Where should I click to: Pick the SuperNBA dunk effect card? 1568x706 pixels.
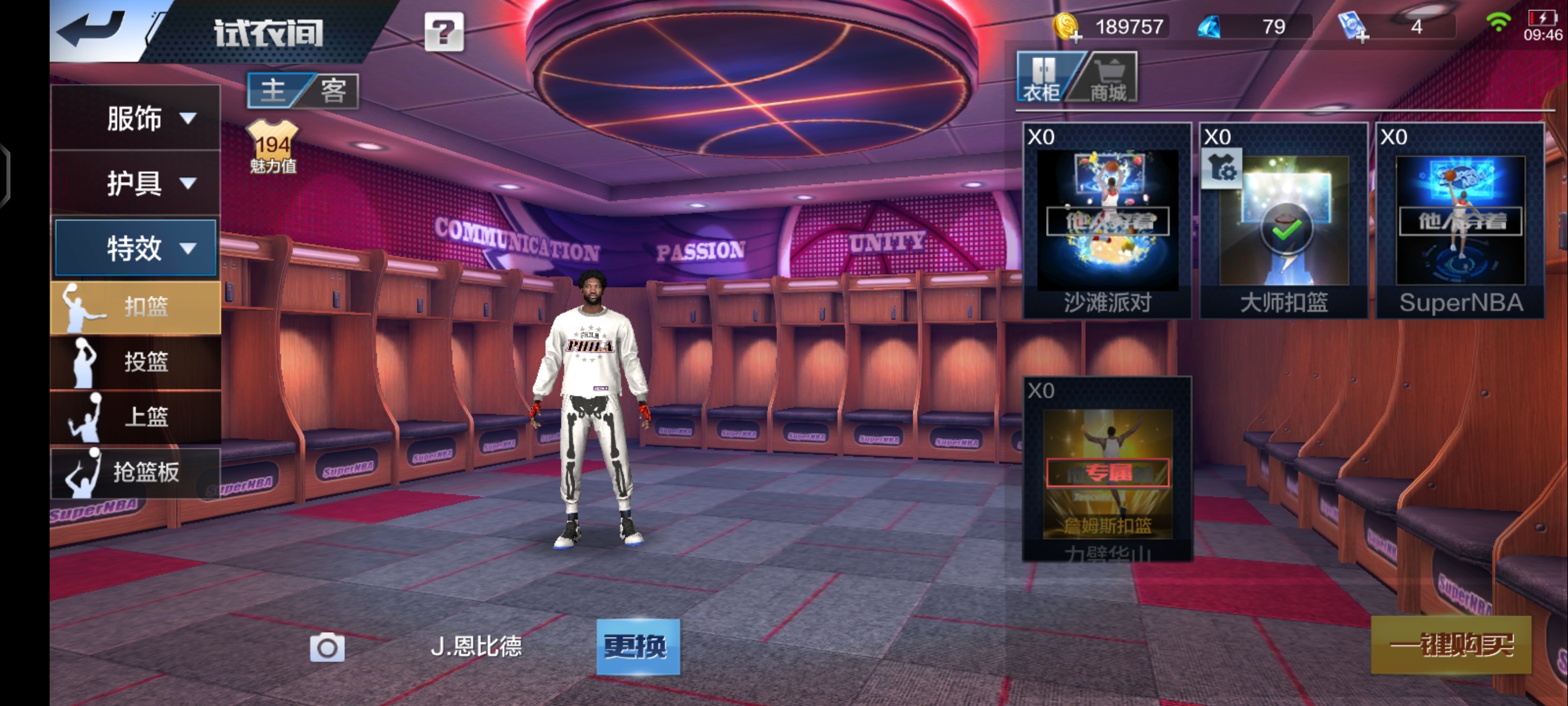point(1460,221)
